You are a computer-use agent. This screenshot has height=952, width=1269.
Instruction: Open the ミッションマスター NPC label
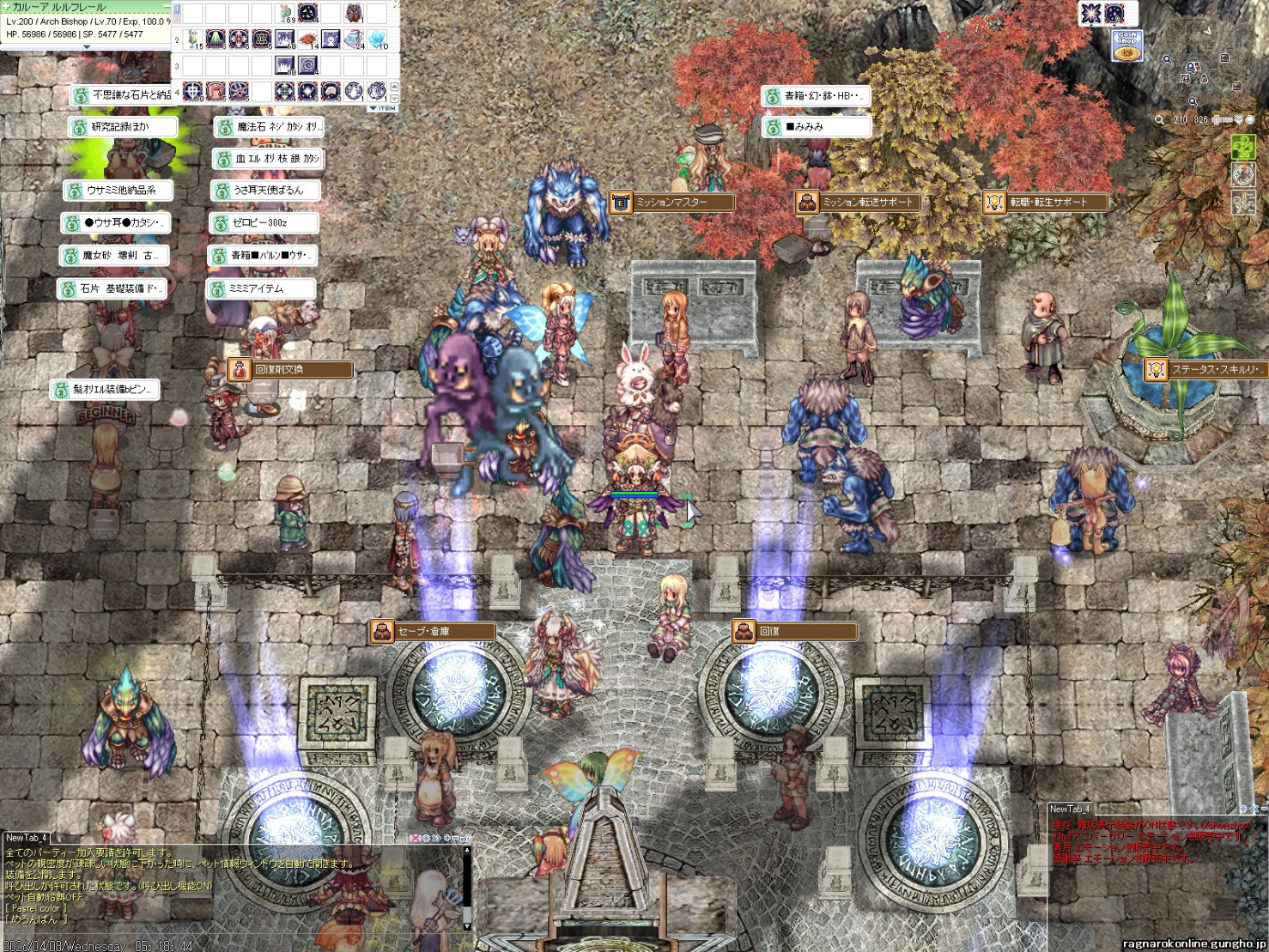671,203
